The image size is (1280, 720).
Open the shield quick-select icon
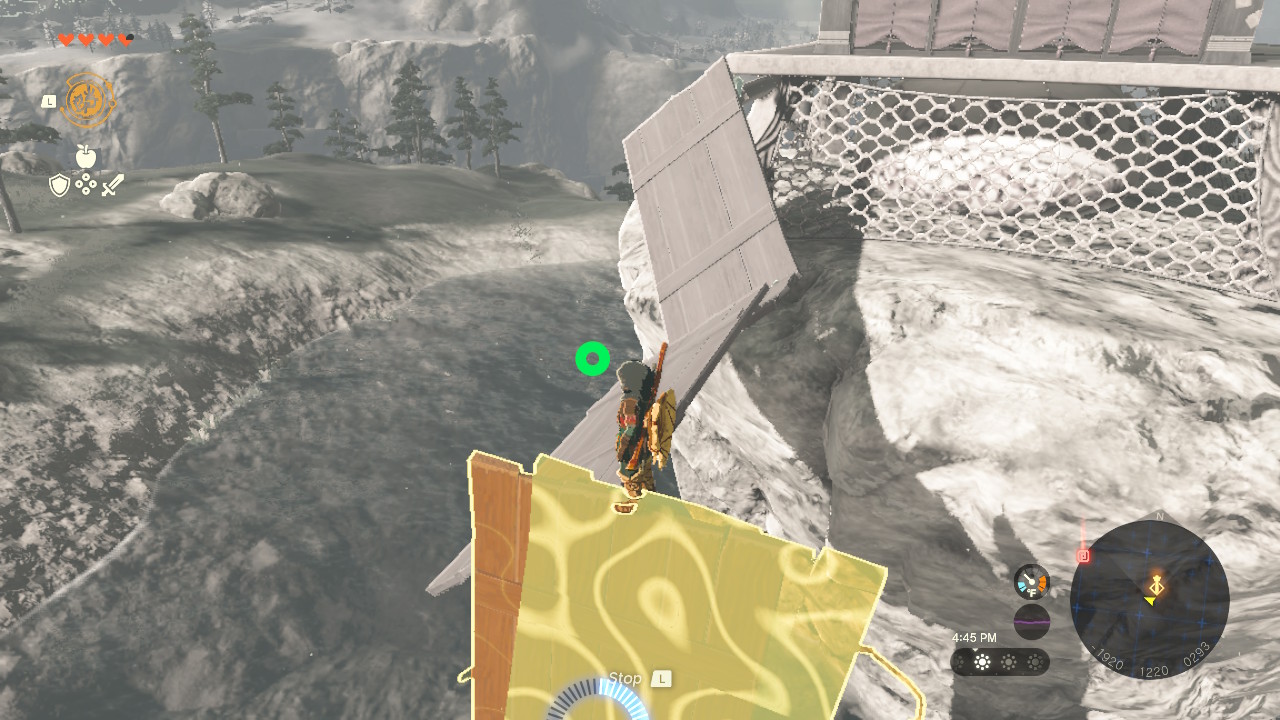pyautogui.click(x=59, y=185)
